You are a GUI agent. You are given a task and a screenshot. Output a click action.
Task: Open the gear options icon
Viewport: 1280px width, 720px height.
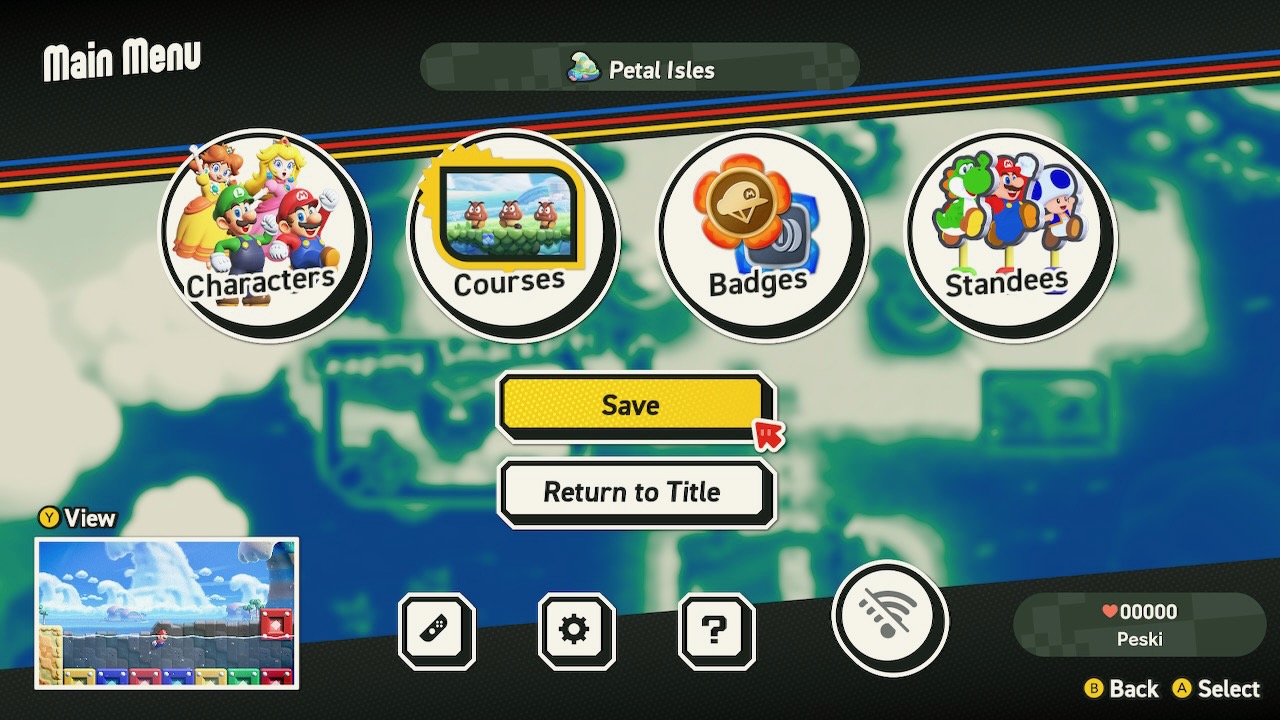click(575, 630)
